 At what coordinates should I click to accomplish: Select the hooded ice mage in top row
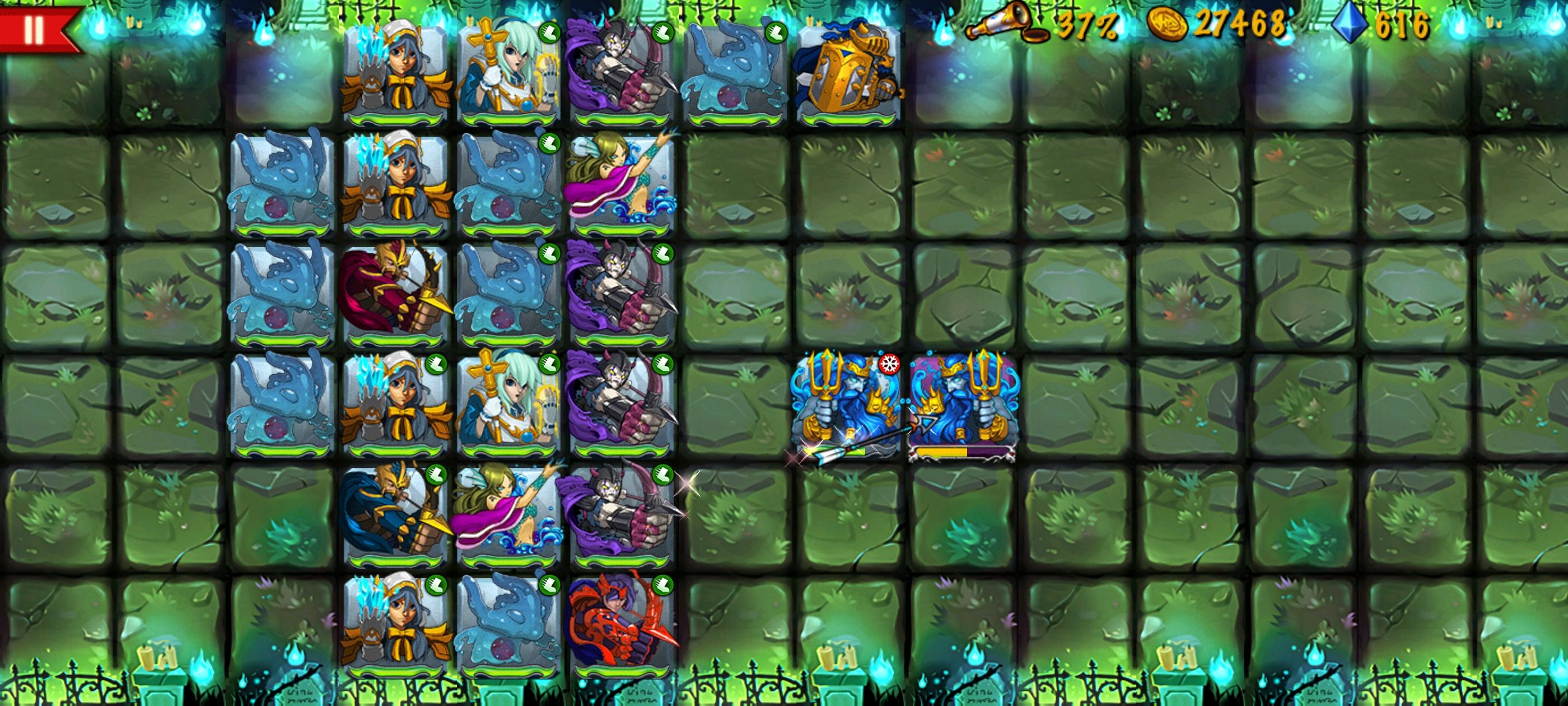tap(396, 70)
